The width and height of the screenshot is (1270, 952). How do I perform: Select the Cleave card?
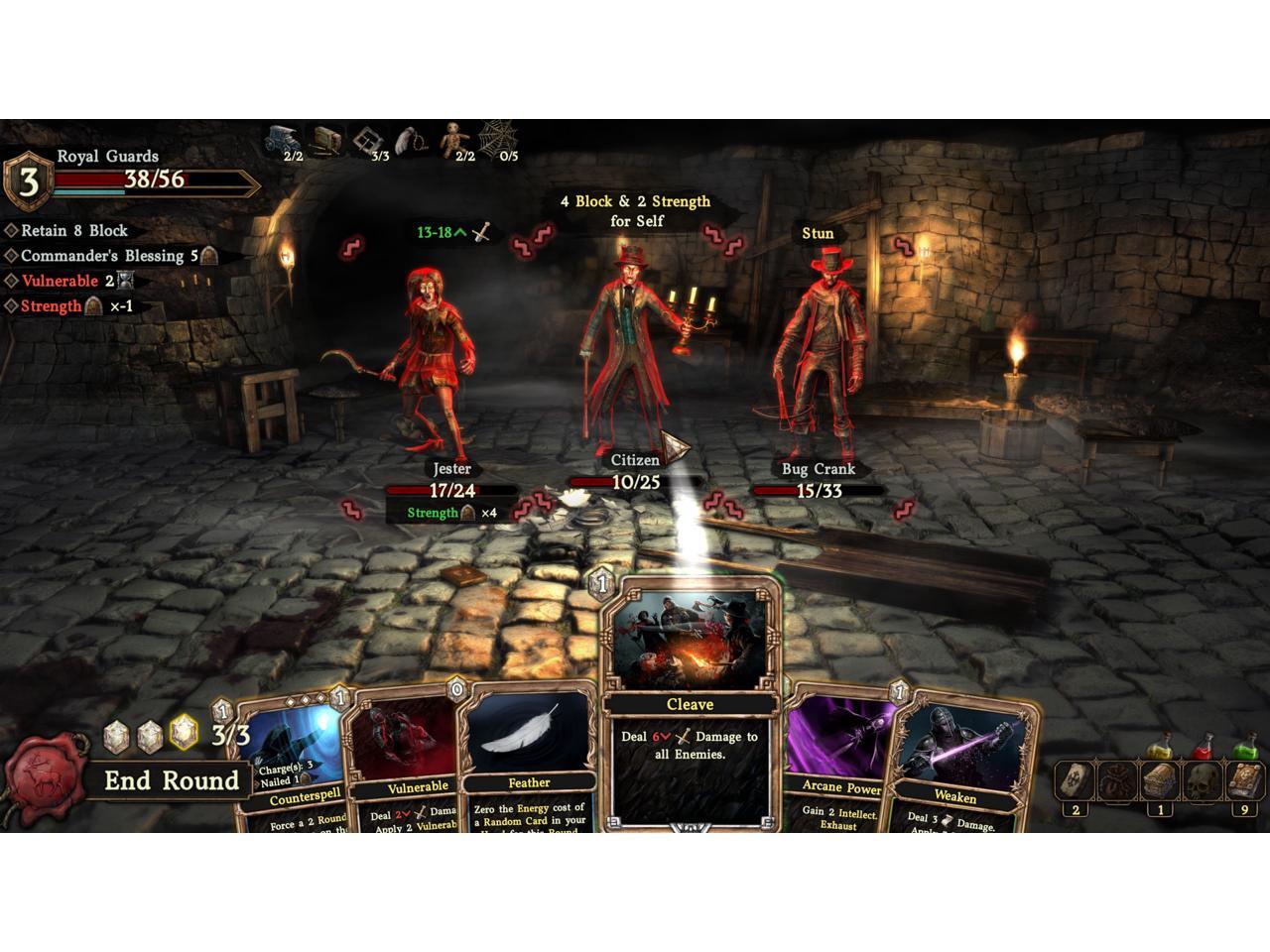(691, 704)
